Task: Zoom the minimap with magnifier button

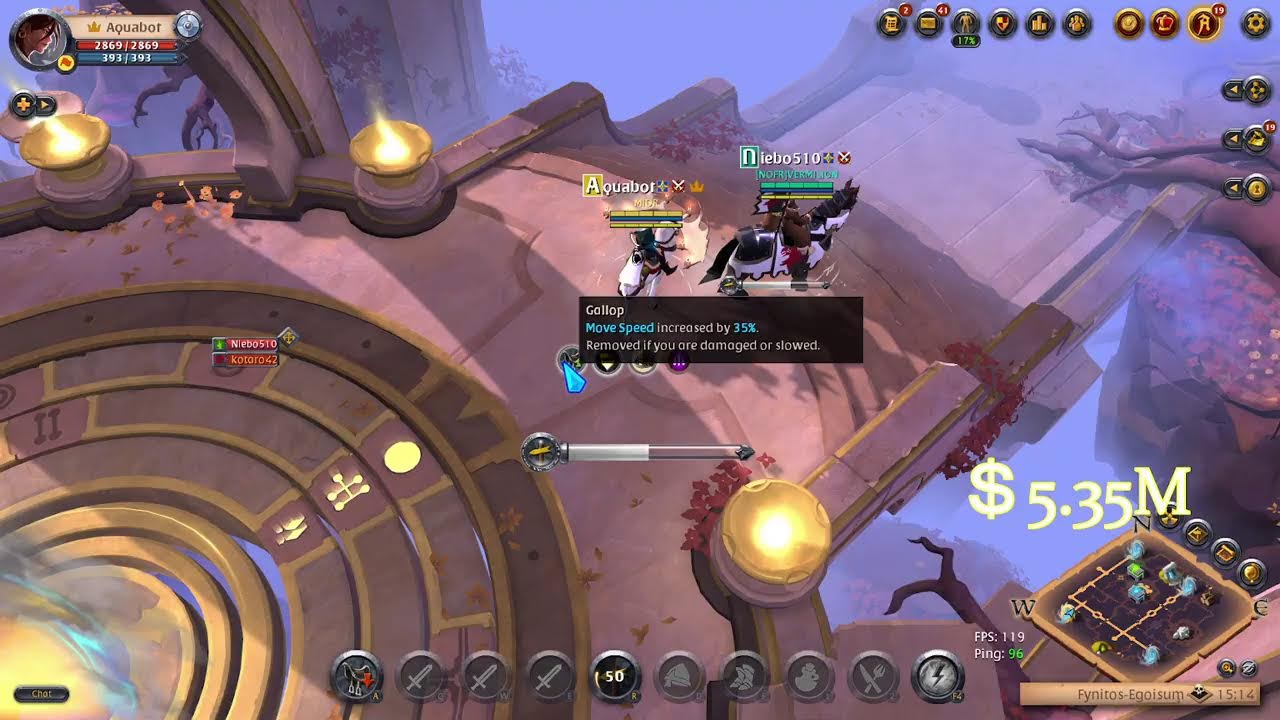Action: pyautogui.click(x=1227, y=667)
